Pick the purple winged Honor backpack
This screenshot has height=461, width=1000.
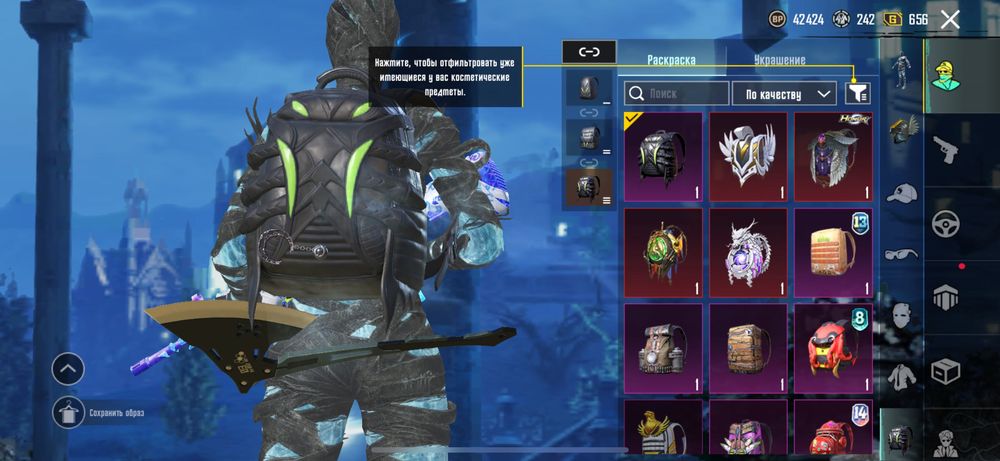pos(832,155)
